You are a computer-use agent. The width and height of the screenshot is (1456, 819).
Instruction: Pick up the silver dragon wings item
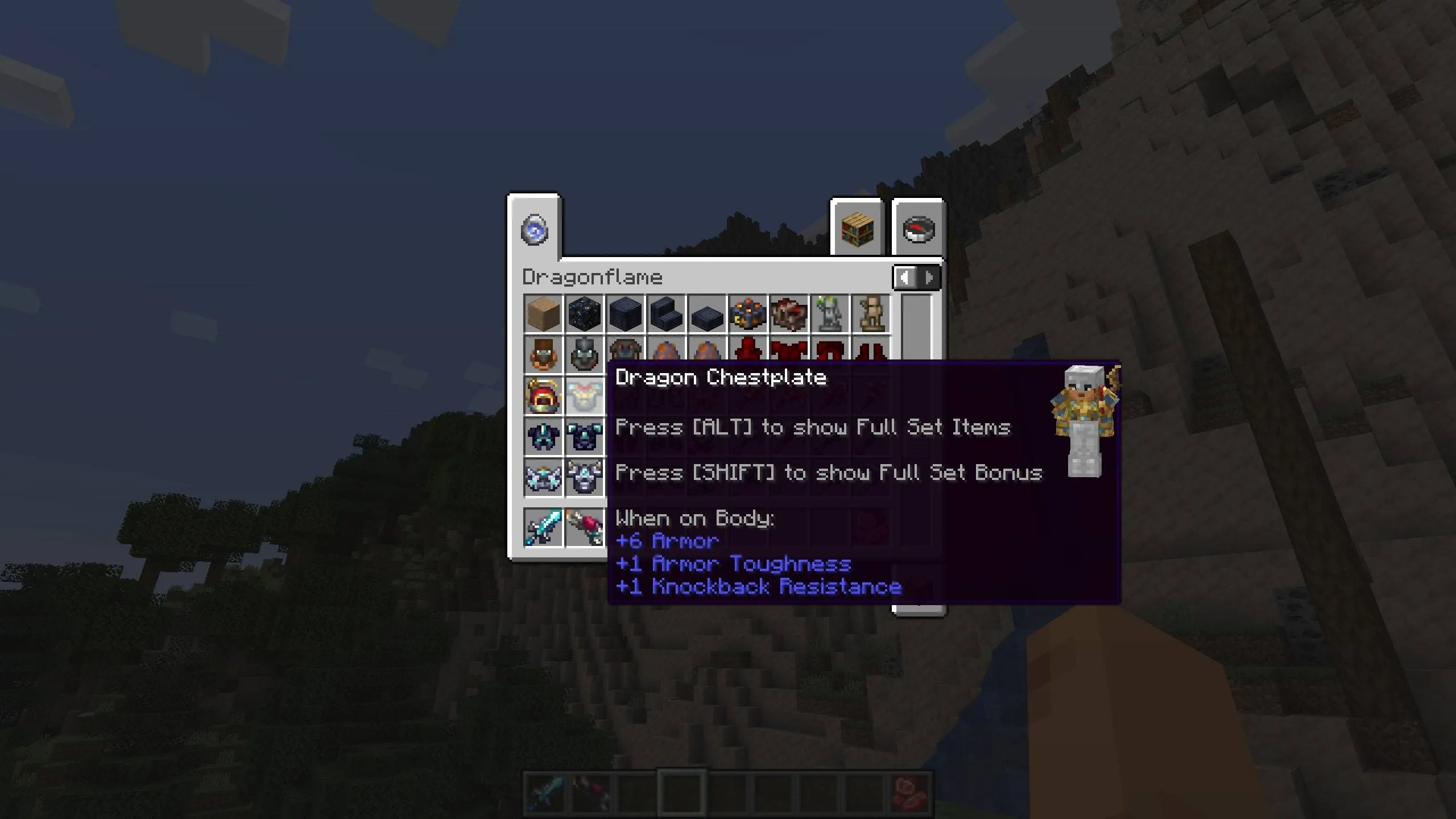(x=543, y=477)
